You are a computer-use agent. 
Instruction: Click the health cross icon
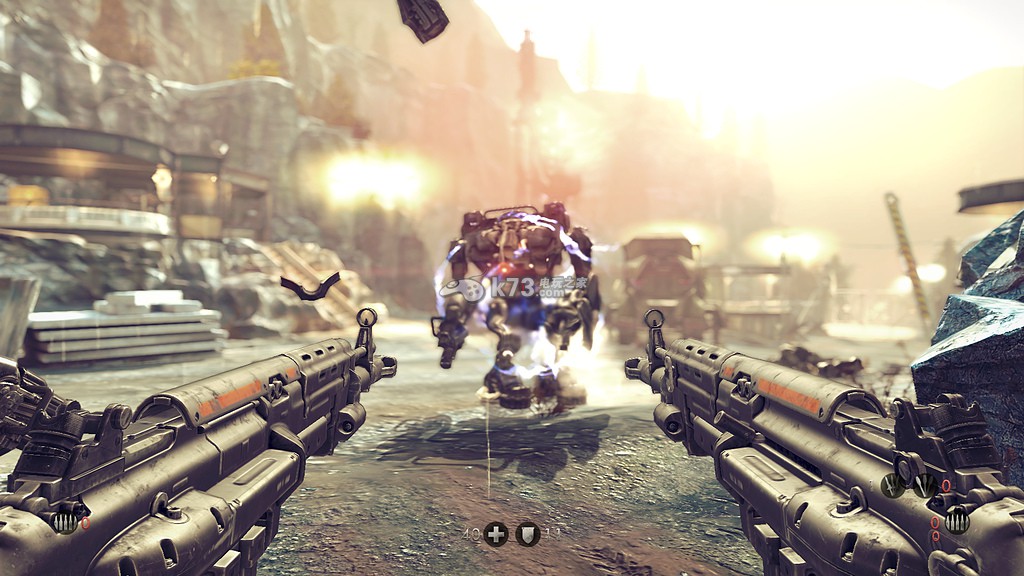(x=496, y=534)
